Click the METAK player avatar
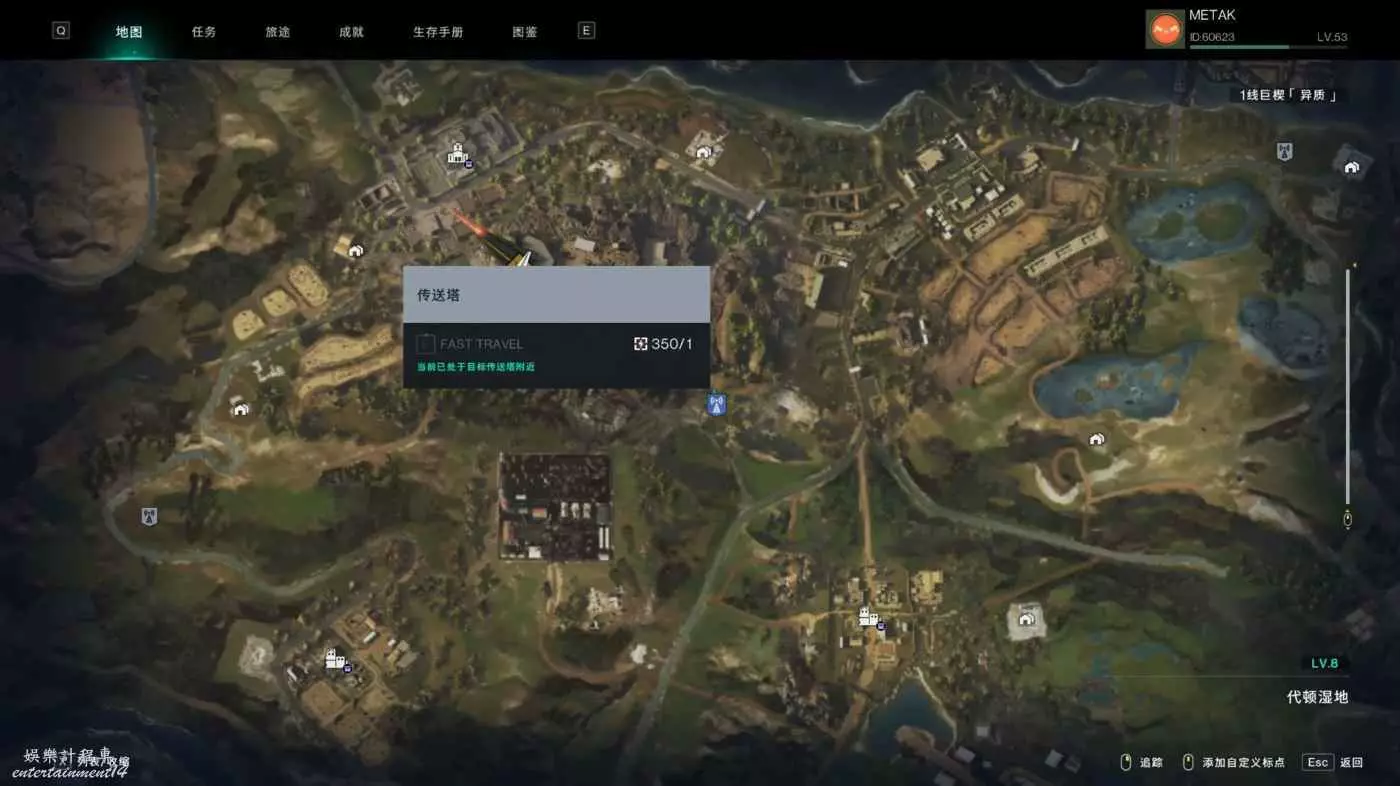This screenshot has width=1400, height=786. tap(1164, 29)
